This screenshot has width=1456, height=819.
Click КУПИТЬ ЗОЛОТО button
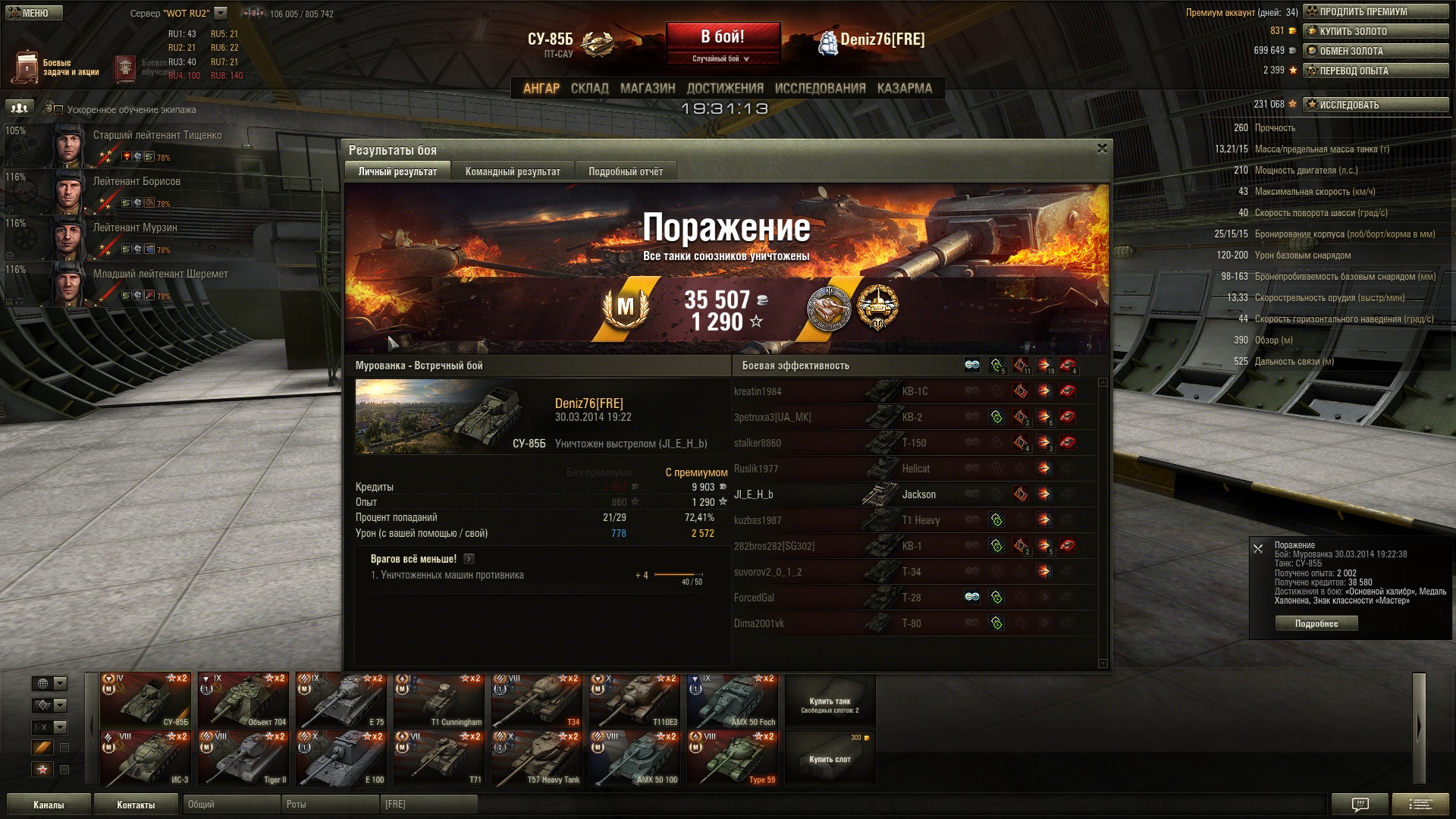(x=1376, y=31)
